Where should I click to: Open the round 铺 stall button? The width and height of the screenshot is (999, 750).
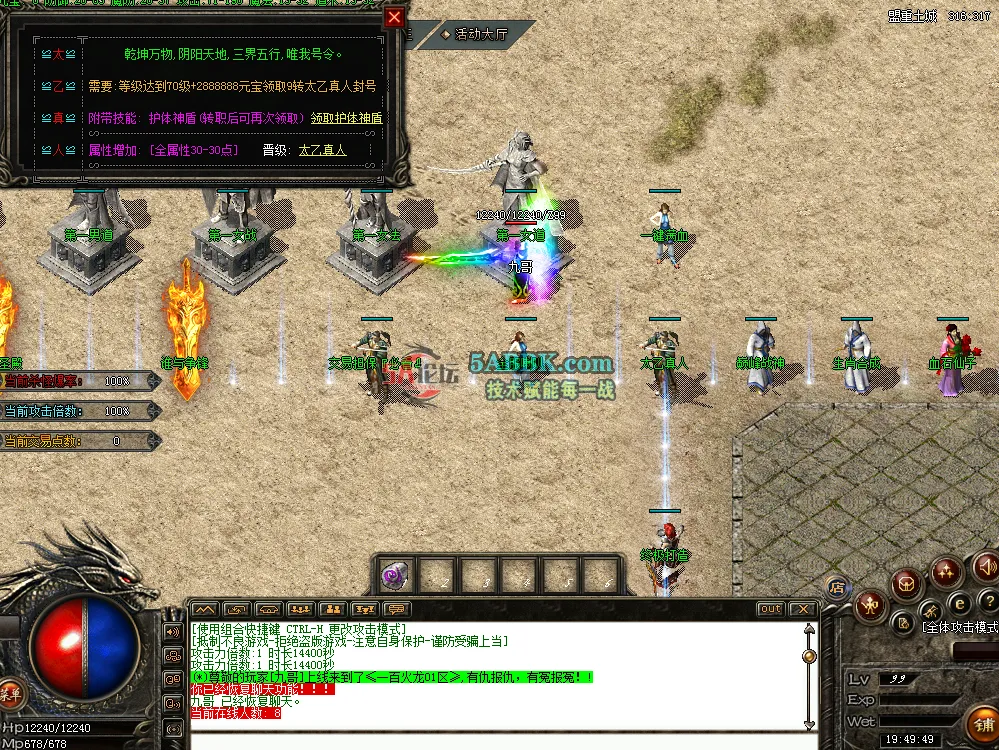tap(981, 722)
